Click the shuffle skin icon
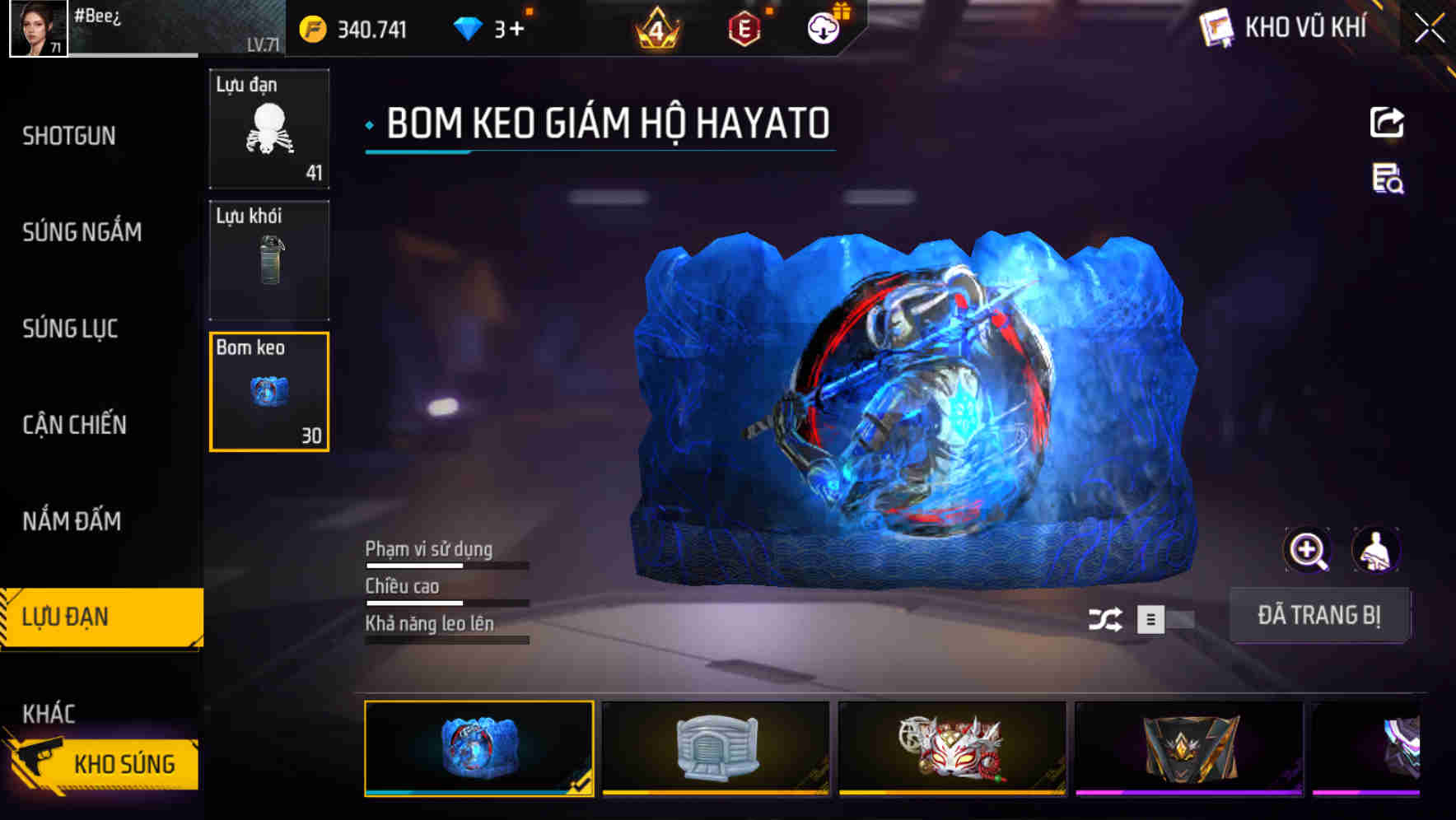Image resolution: width=1456 pixels, height=820 pixels. point(1108,619)
